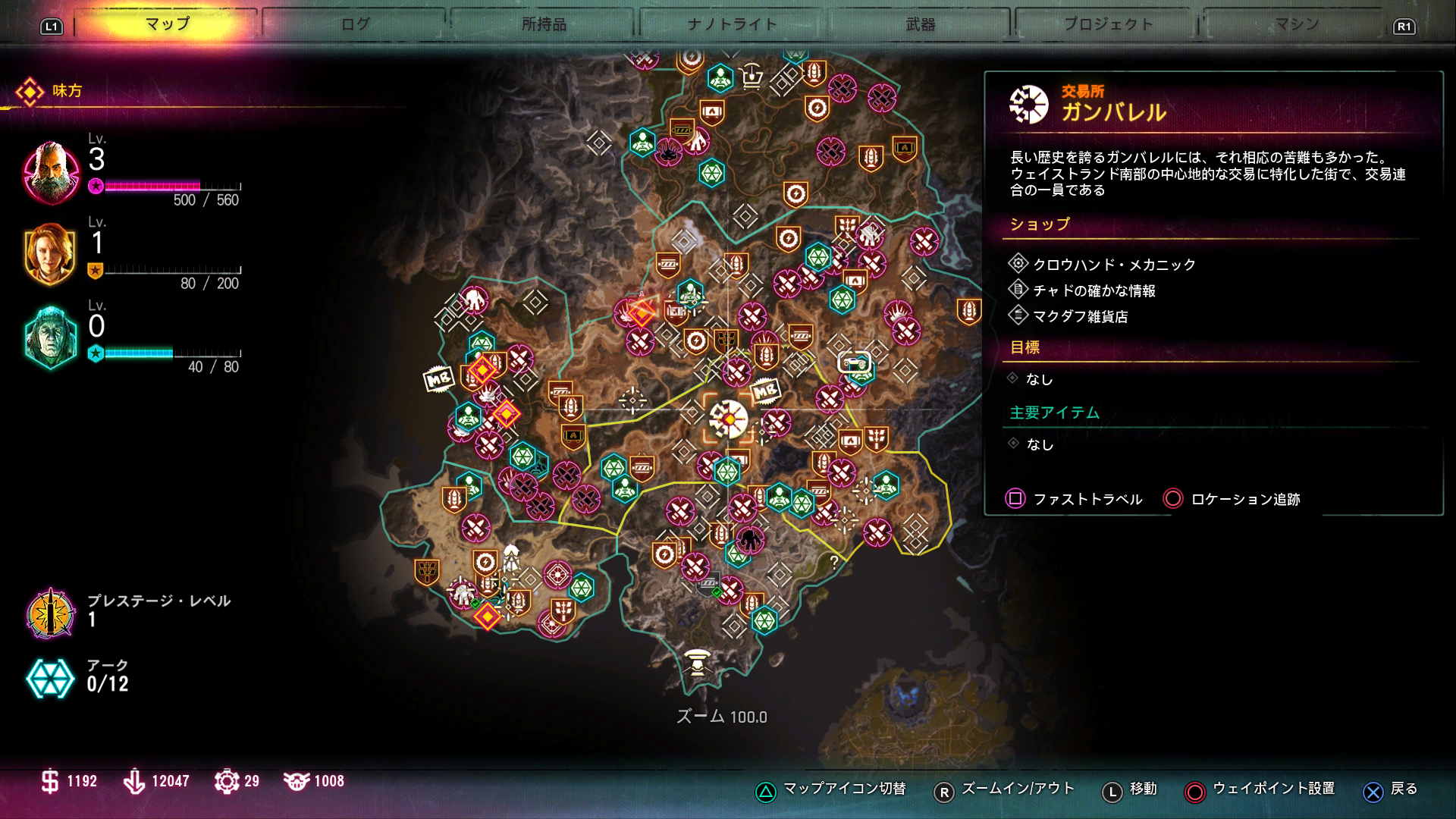
Task: Click the アーク counter hexagon icon
Action: 50,677
